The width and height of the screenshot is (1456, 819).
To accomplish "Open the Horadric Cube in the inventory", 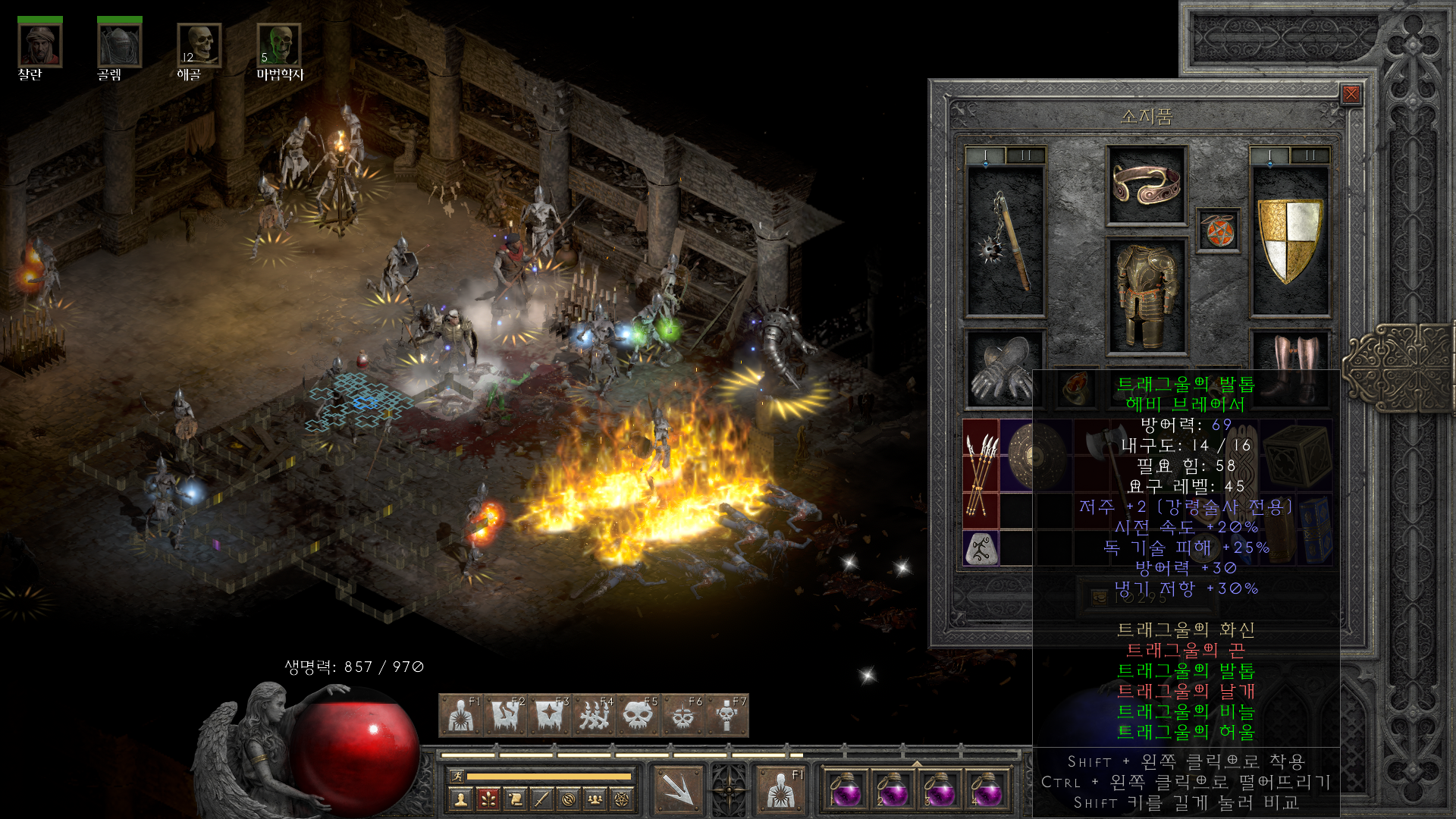I will tap(1298, 455).
